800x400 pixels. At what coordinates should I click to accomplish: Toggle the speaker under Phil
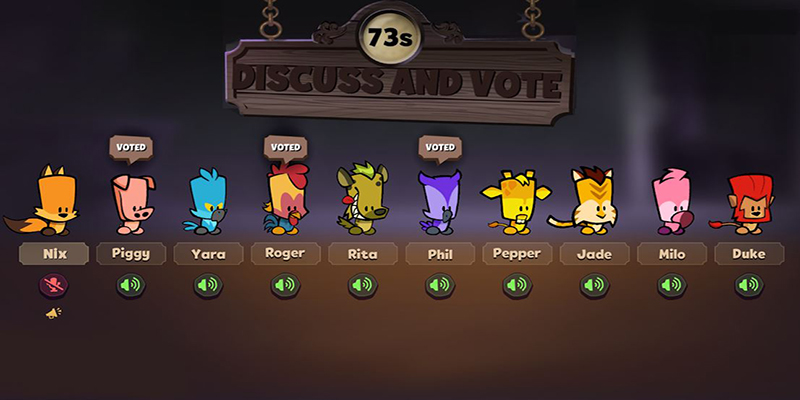440,286
